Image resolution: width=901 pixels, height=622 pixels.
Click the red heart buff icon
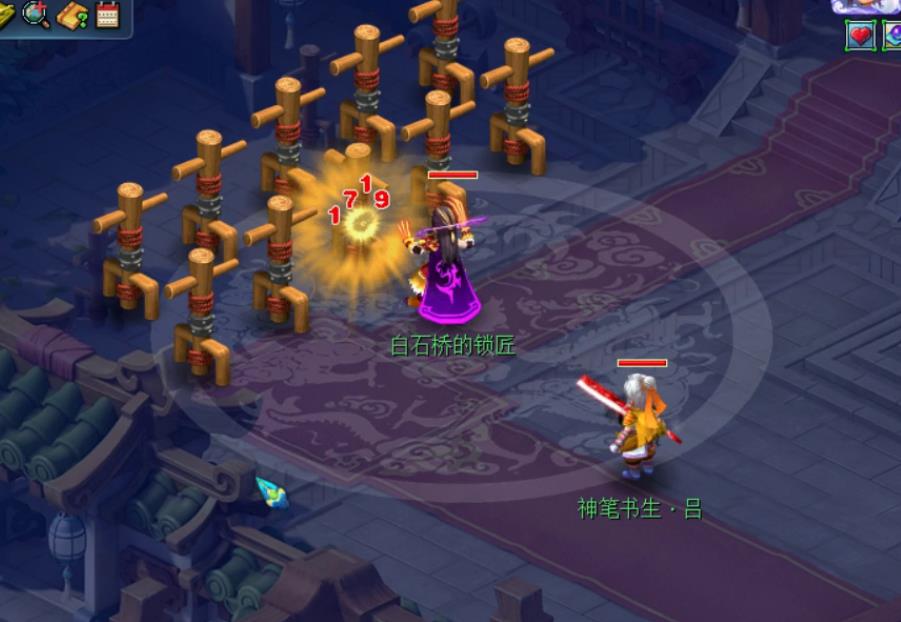860,35
